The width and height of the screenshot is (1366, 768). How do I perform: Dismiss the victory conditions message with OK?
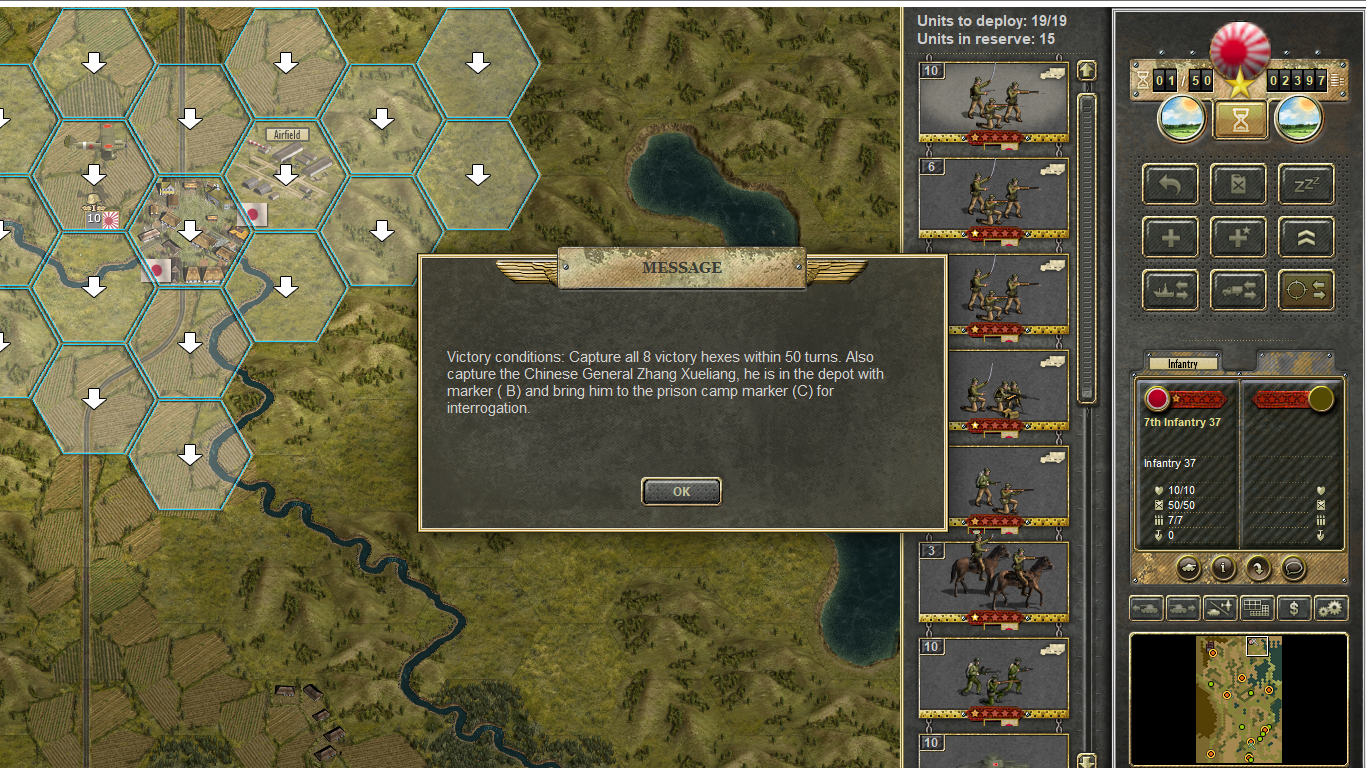tap(681, 491)
